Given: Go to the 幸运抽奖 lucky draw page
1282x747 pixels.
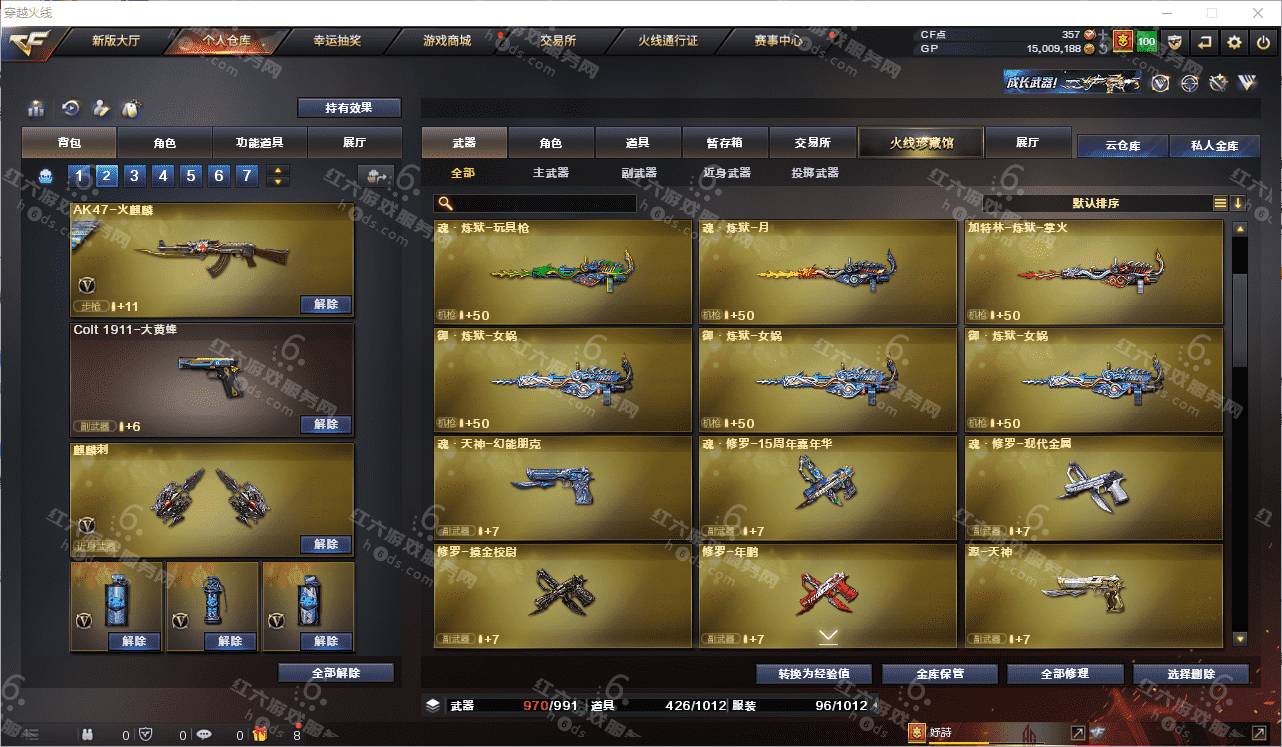Looking at the screenshot, I should coord(337,41).
